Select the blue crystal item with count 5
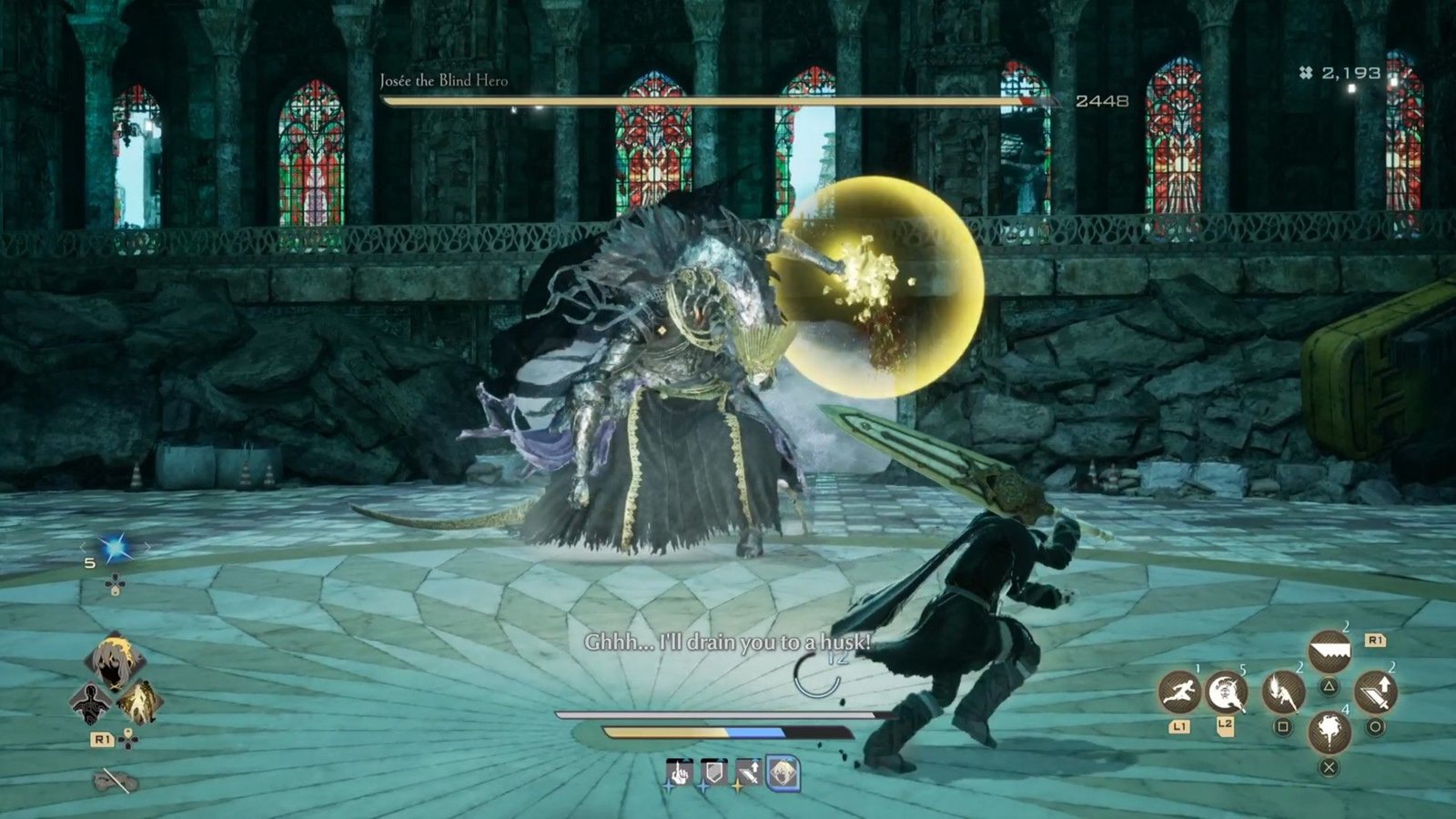 [x=116, y=546]
